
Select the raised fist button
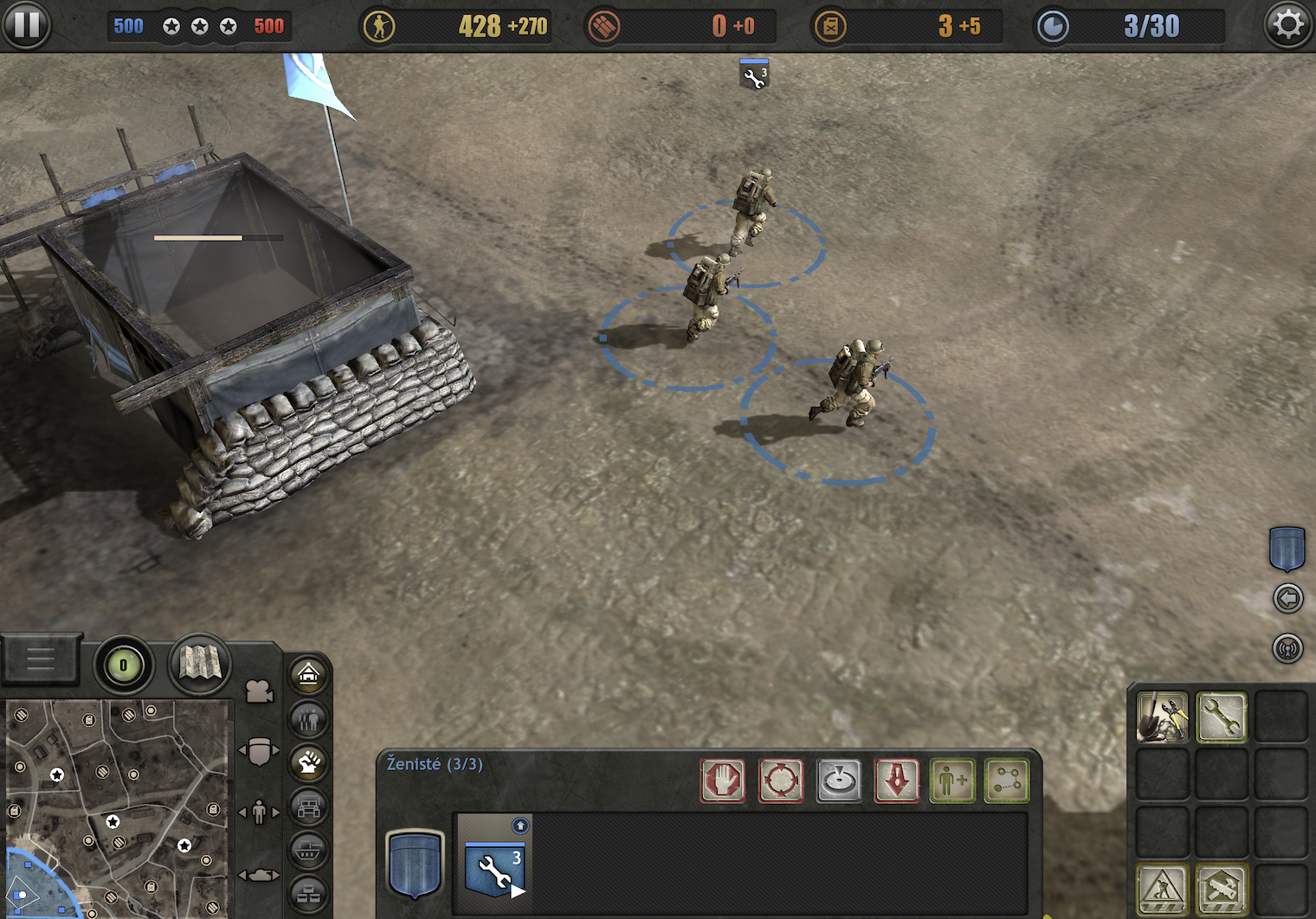pyautogui.click(x=308, y=763)
